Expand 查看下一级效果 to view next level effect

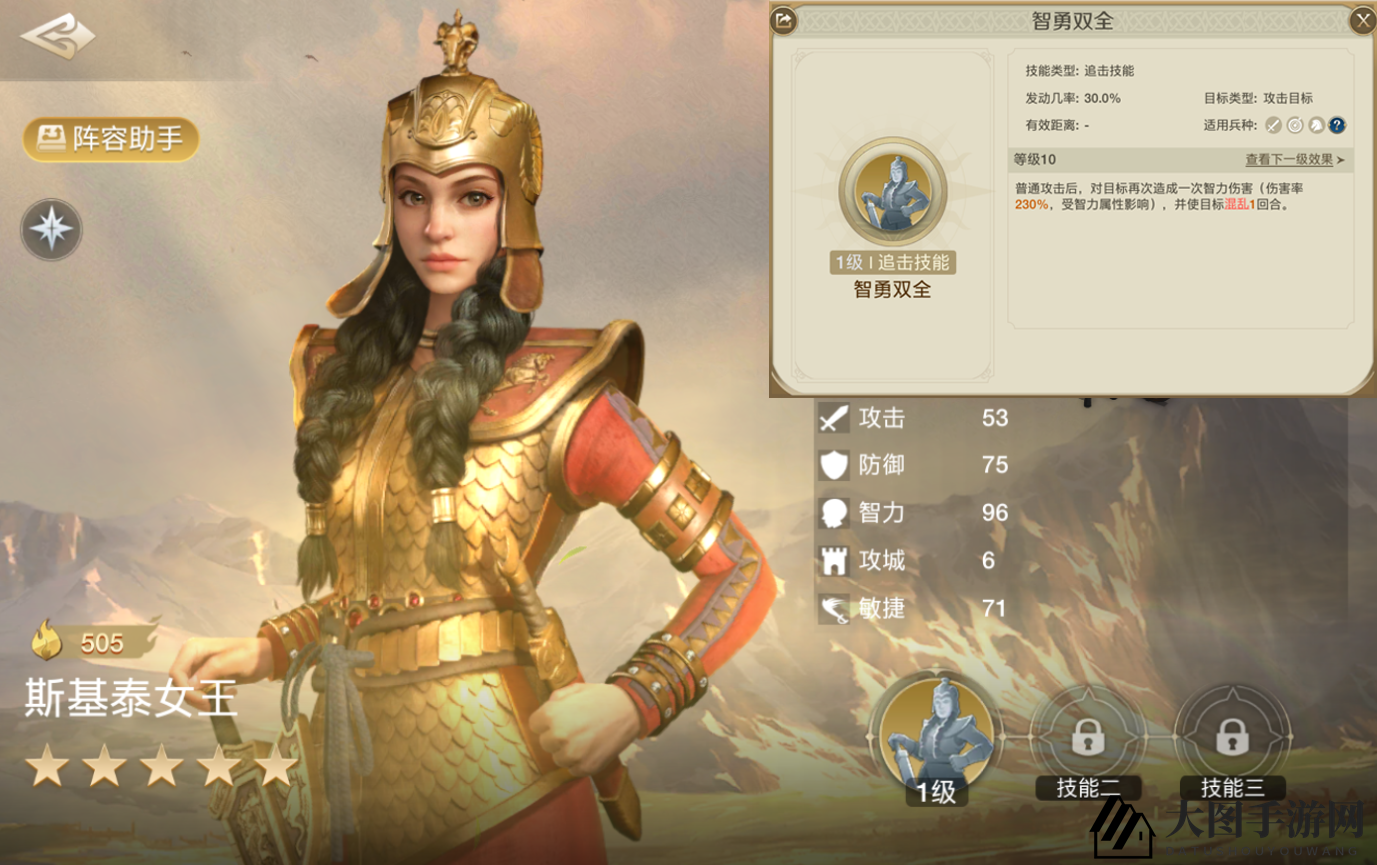pyautogui.click(x=1291, y=159)
